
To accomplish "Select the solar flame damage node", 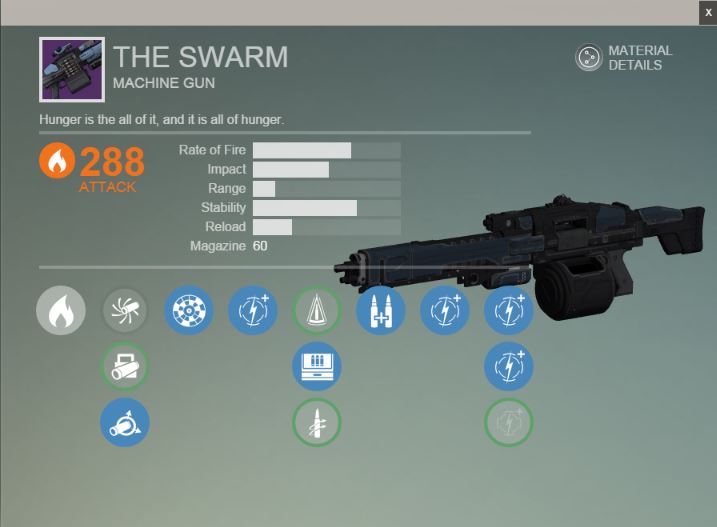I will pos(61,310).
